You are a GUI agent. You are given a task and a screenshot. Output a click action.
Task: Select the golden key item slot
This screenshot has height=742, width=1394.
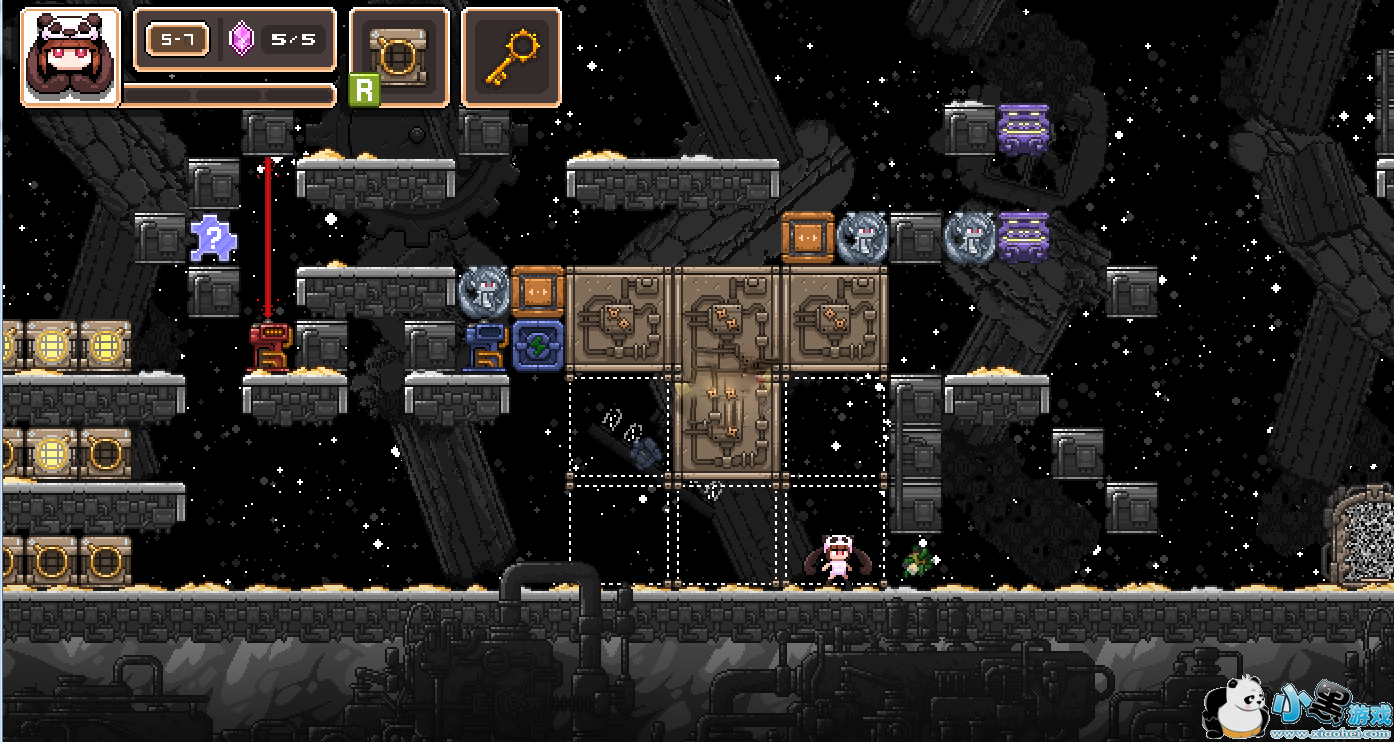pyautogui.click(x=511, y=56)
